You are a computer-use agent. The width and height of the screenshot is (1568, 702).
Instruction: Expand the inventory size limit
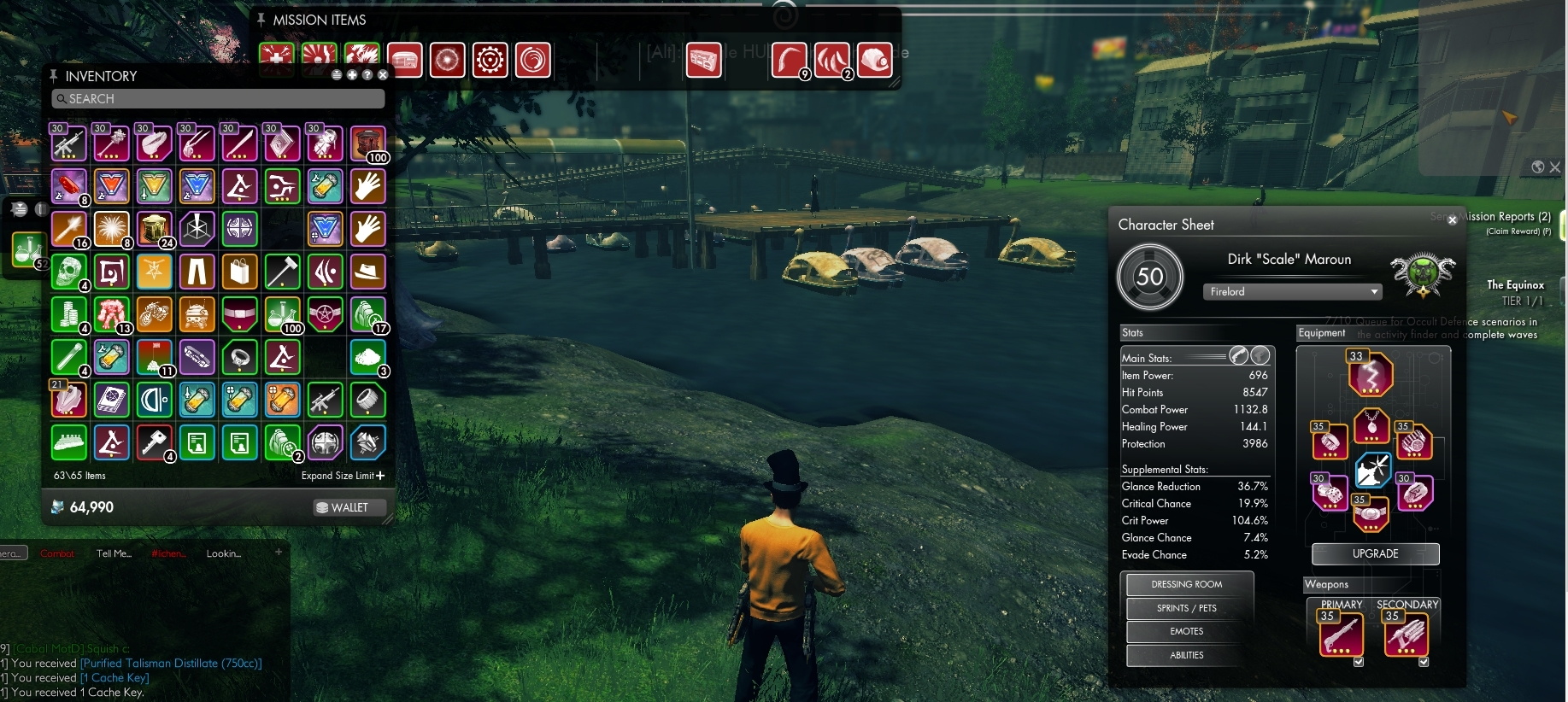click(344, 476)
